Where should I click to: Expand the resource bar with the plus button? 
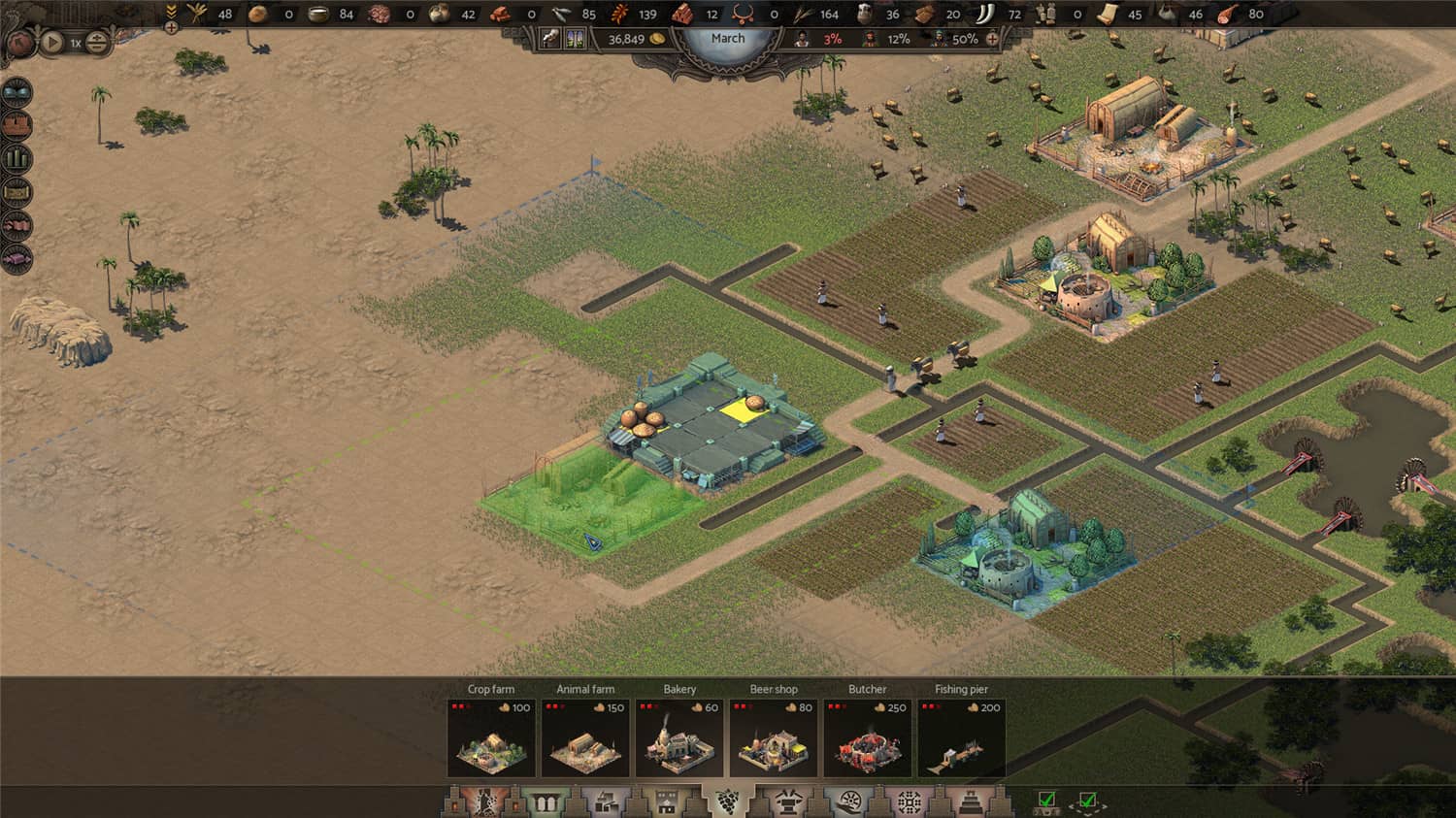(171, 27)
